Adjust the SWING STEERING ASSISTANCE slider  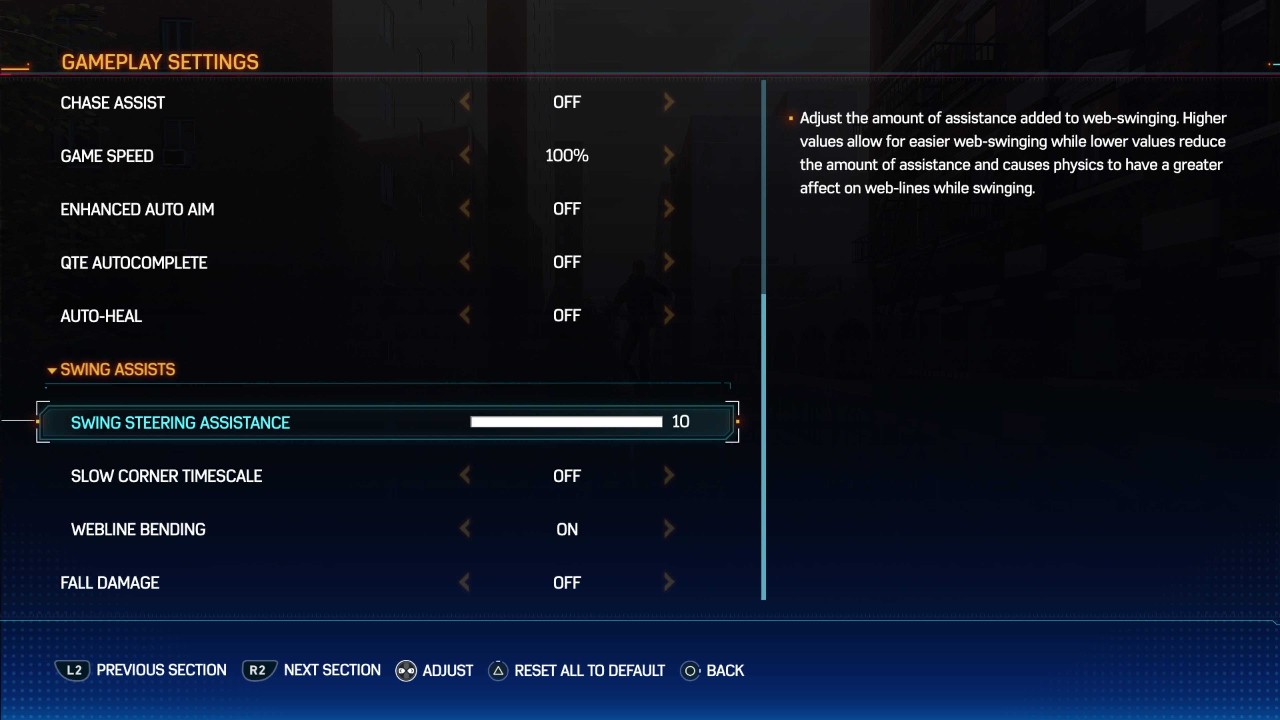[565, 421]
